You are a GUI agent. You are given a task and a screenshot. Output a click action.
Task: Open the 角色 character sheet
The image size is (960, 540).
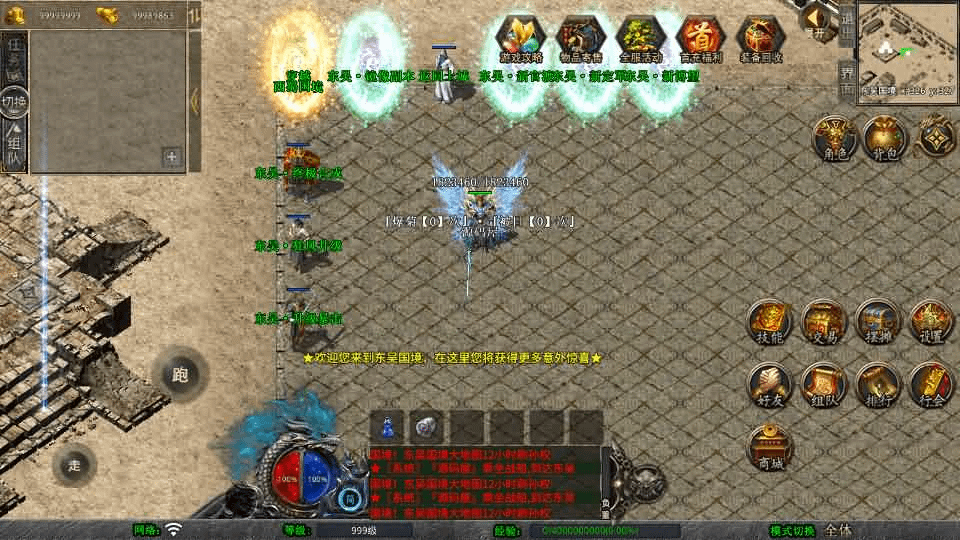tap(832, 138)
